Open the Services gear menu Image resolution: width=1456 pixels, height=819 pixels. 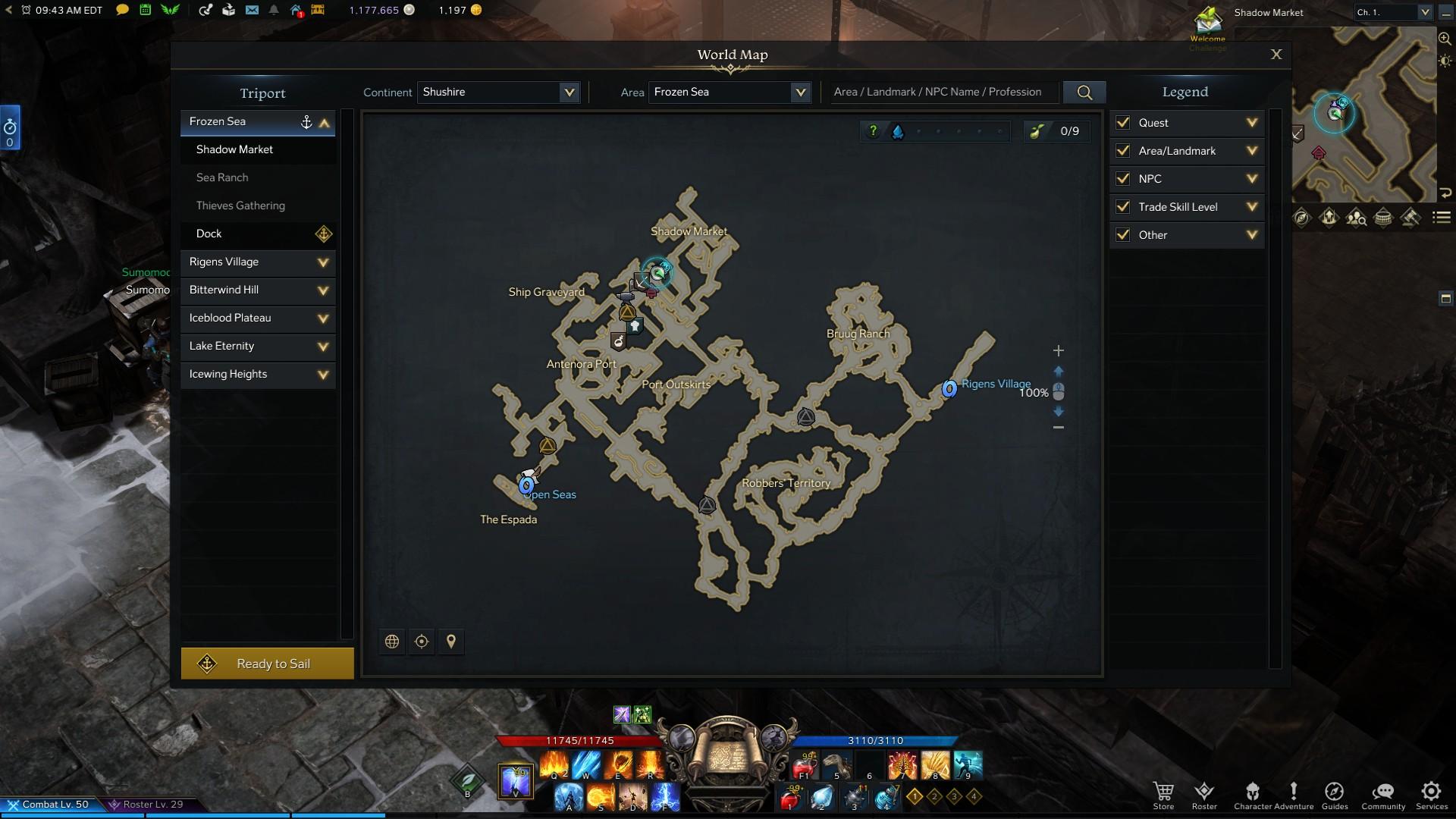[x=1431, y=794]
